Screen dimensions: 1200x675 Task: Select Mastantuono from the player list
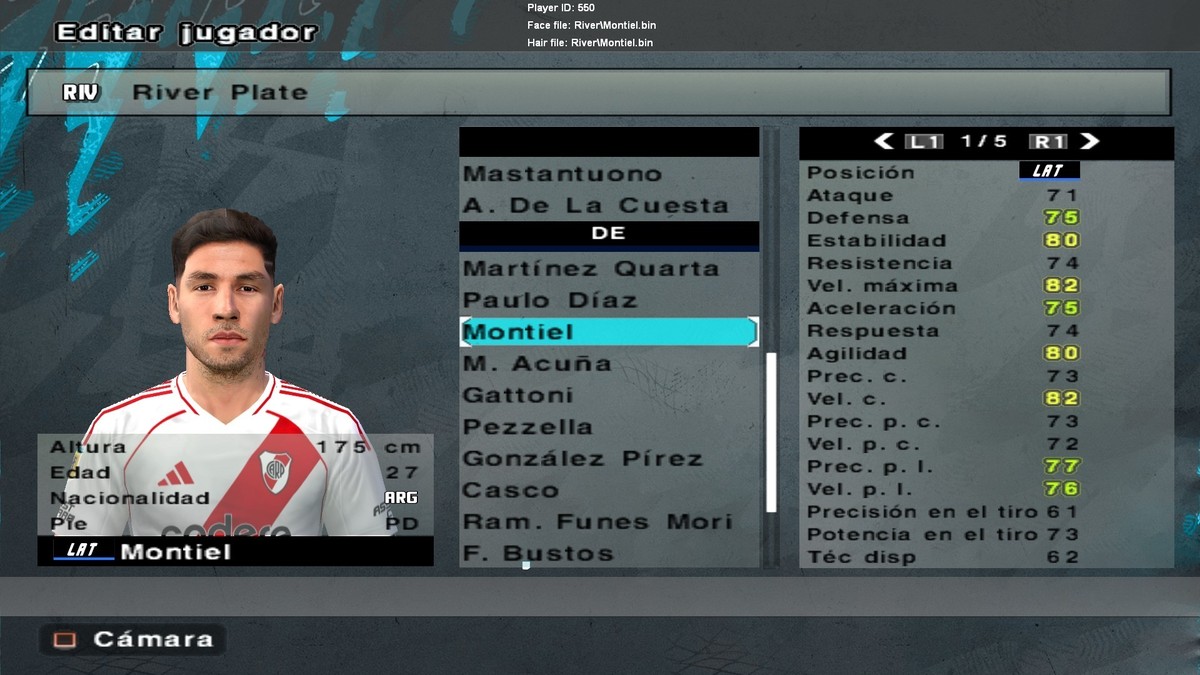tap(563, 174)
